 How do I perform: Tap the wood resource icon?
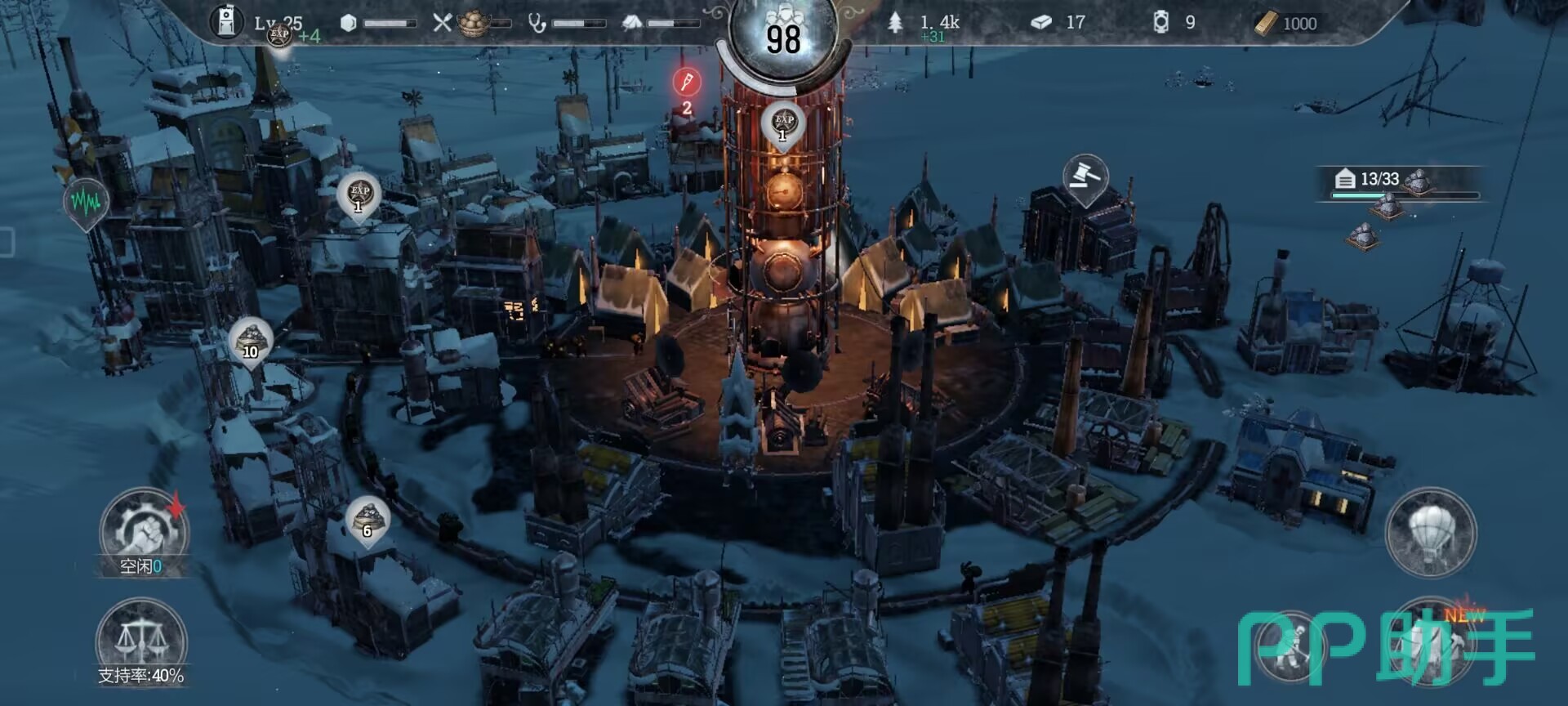pos(896,23)
